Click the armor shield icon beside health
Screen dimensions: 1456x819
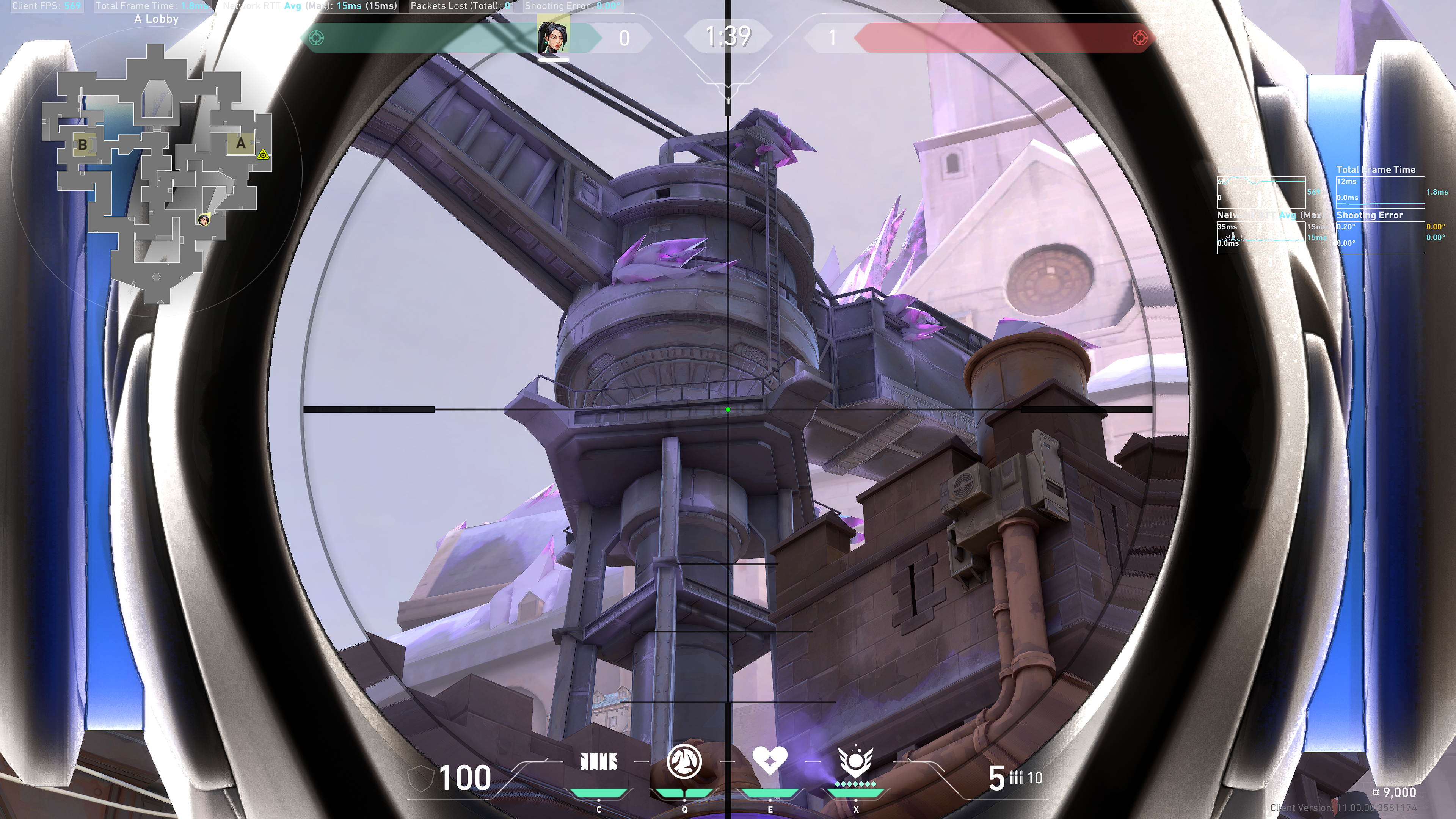tap(420, 778)
